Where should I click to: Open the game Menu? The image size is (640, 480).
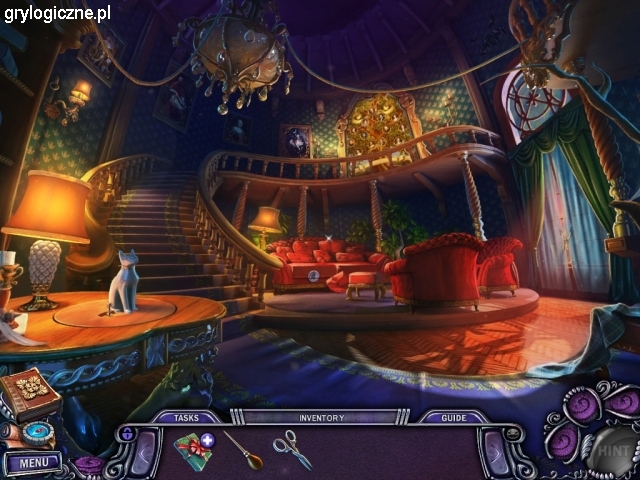pos(32,463)
